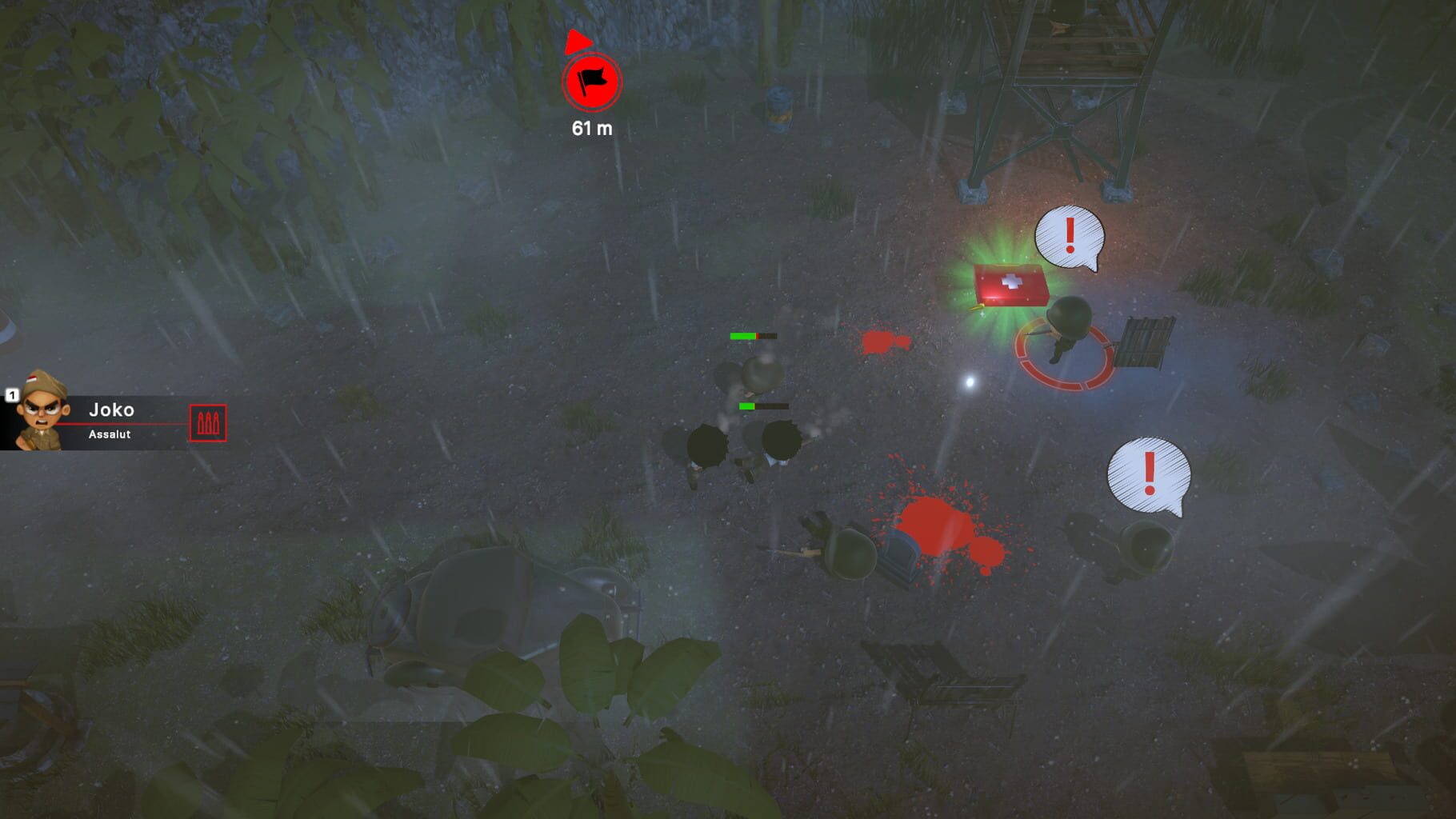Click the Joko name tab
This screenshot has width=1456, height=819.
pyautogui.click(x=110, y=410)
